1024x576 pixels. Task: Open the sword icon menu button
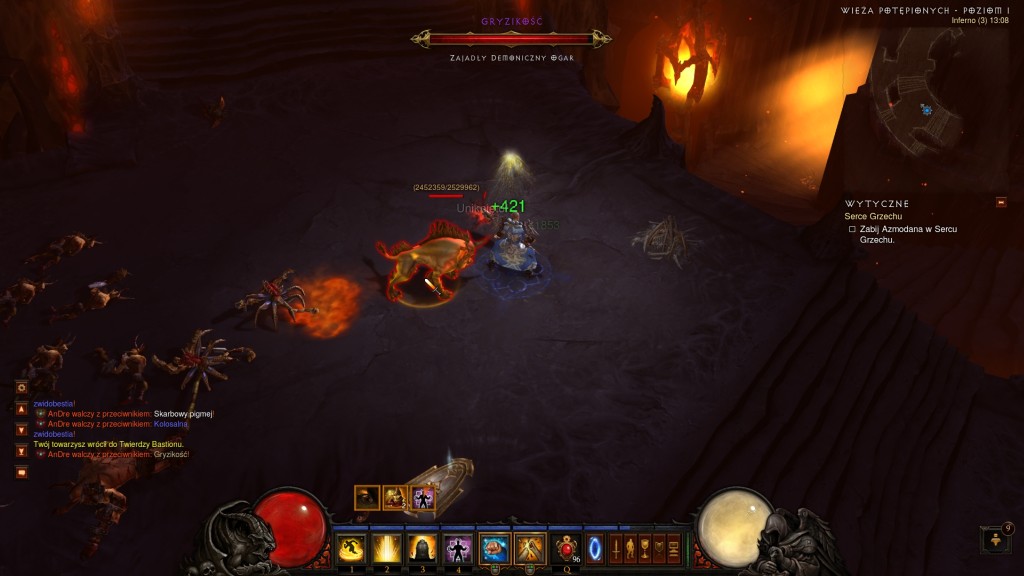(x=616, y=548)
